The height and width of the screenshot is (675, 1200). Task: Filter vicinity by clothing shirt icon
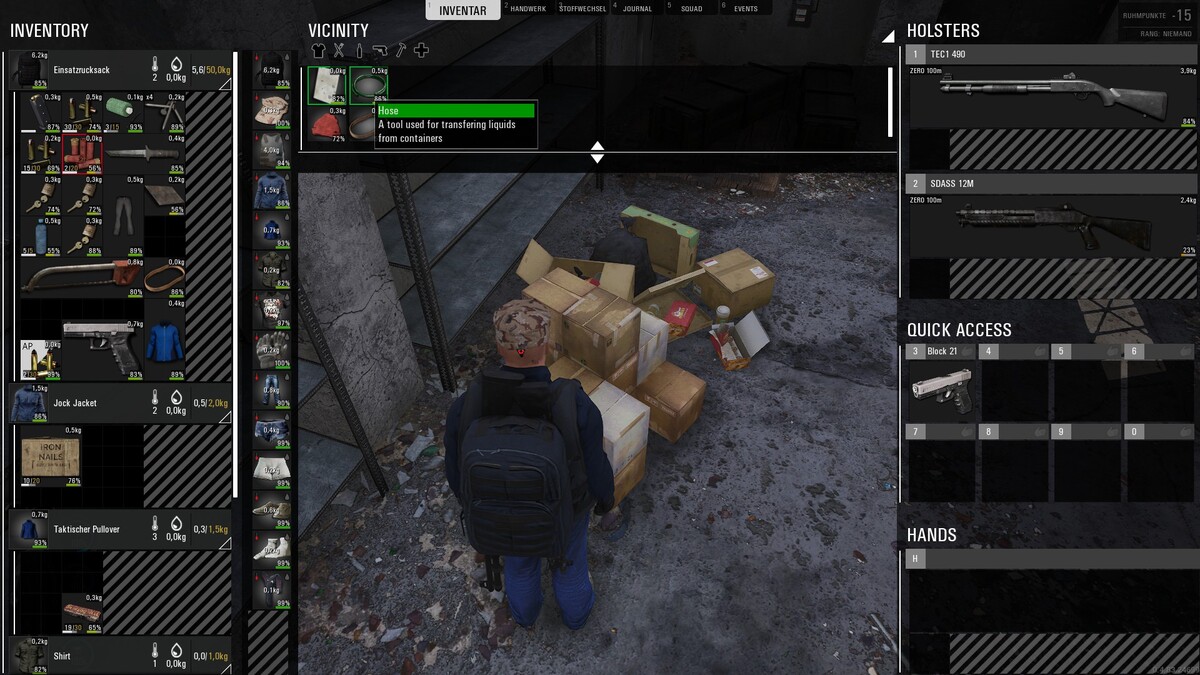(x=319, y=50)
